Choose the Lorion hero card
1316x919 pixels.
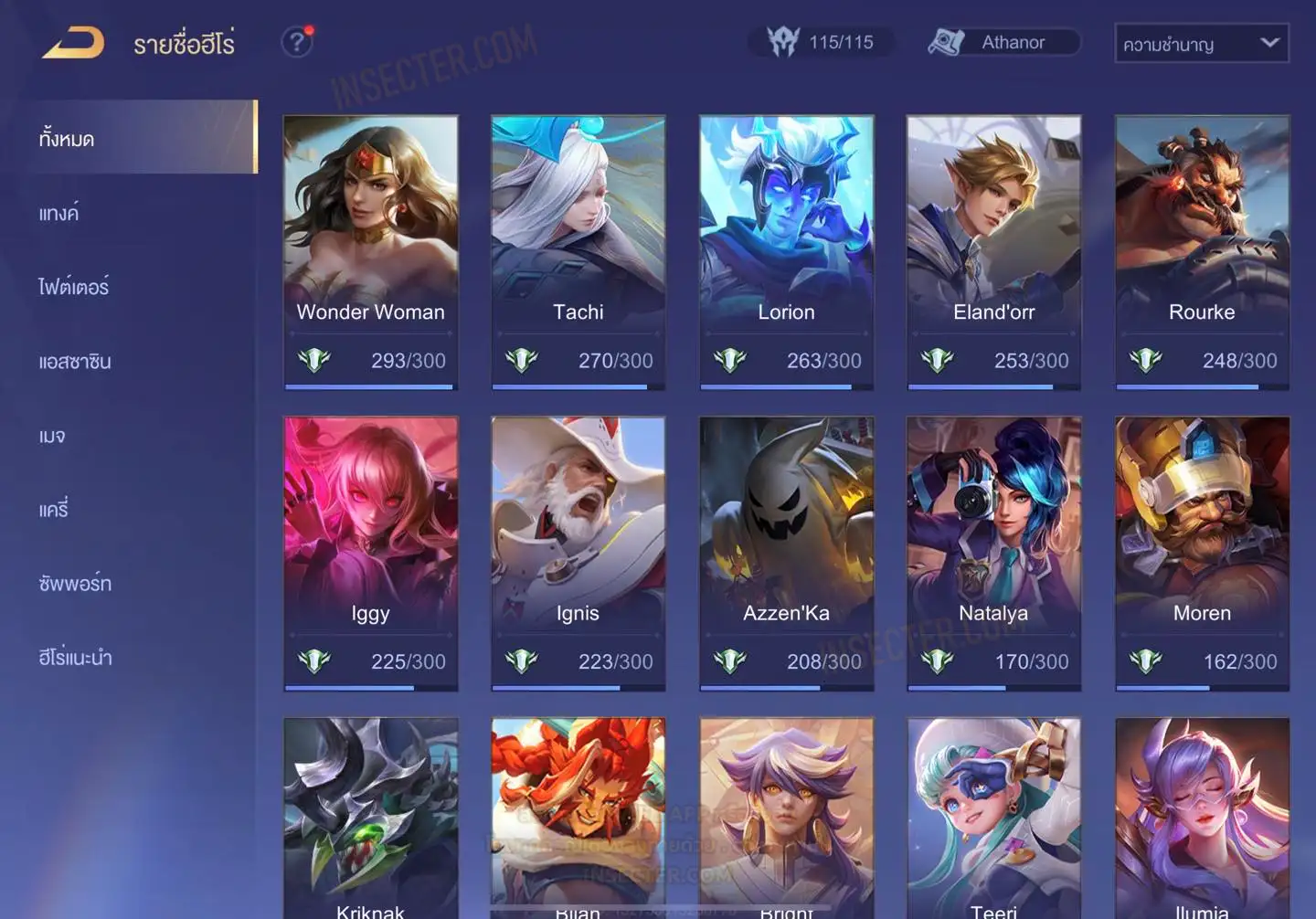(786, 251)
